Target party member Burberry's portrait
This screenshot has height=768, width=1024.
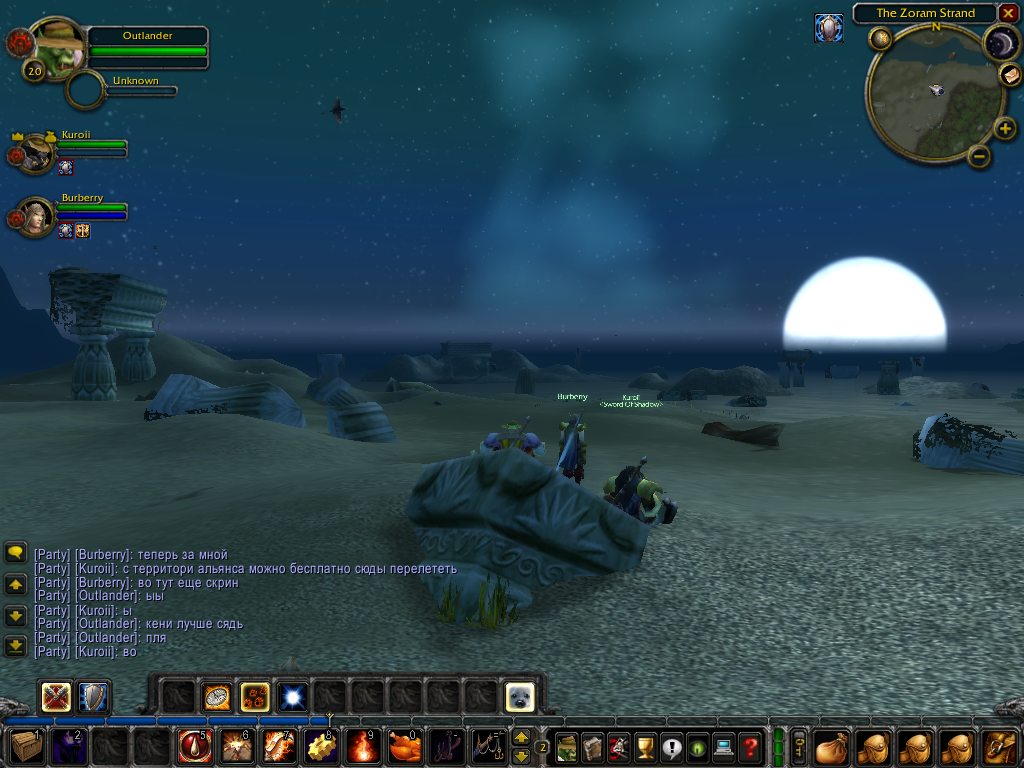pyautogui.click(x=36, y=217)
